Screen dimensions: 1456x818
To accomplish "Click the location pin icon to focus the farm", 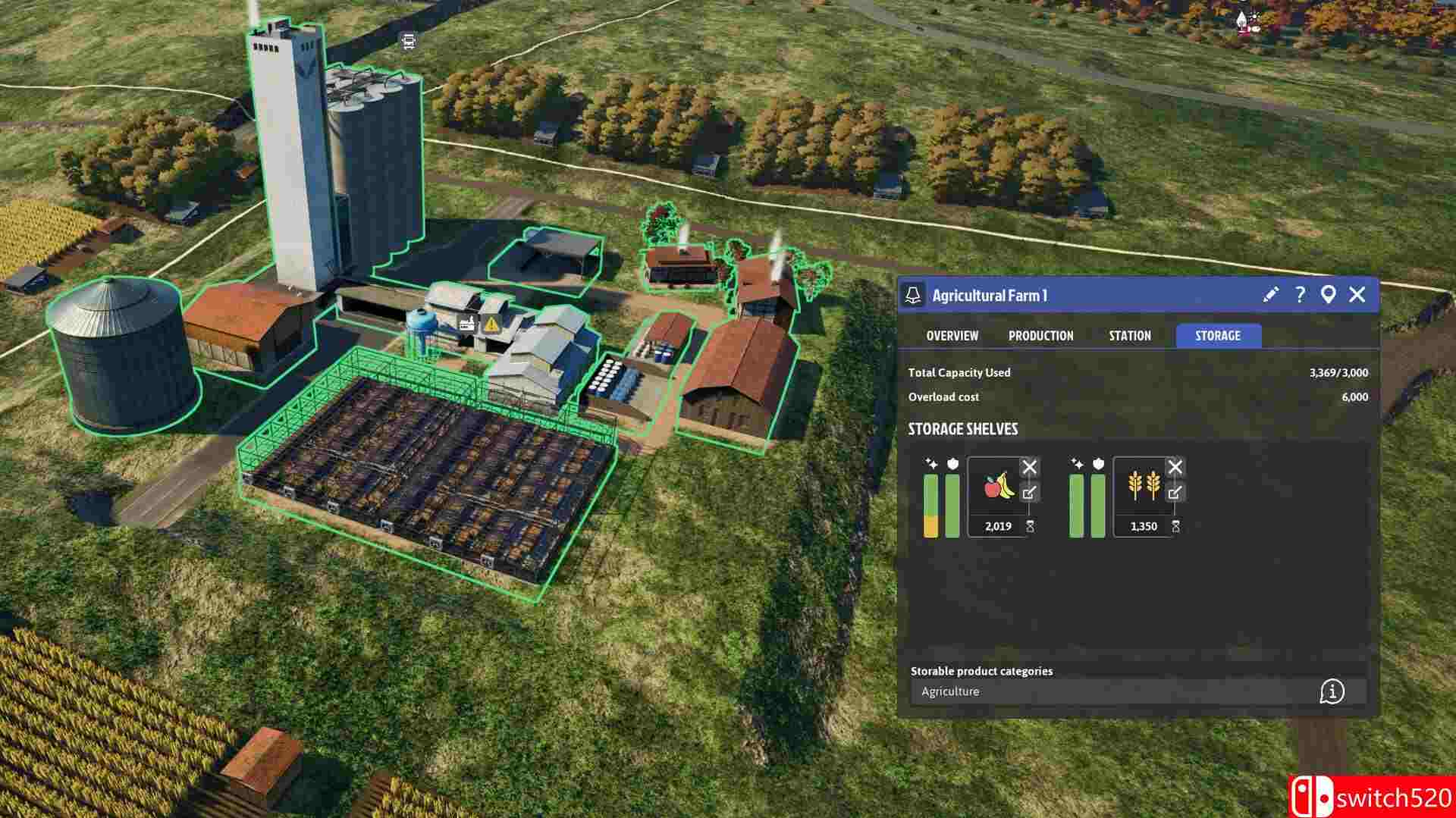I will tap(1329, 296).
